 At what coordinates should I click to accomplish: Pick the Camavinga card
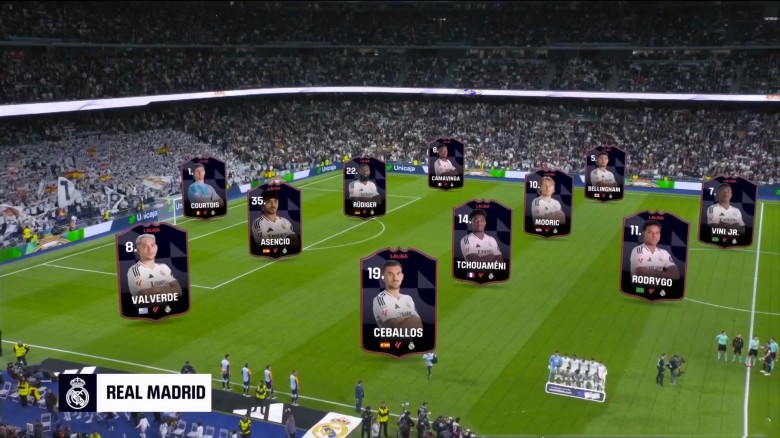(x=446, y=164)
